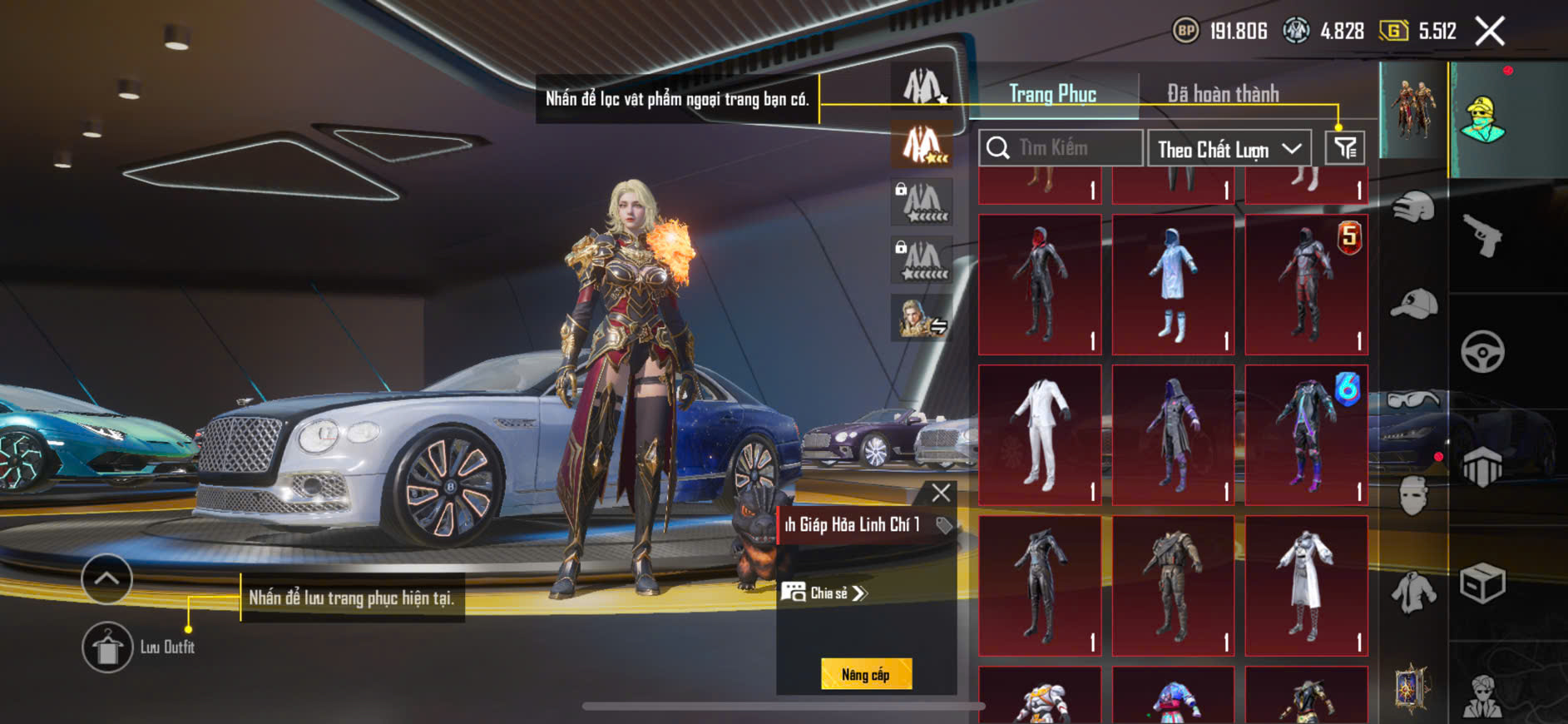Select the outfit with the blue 6 badge
Screen dimensions: 1568x724
point(1306,434)
